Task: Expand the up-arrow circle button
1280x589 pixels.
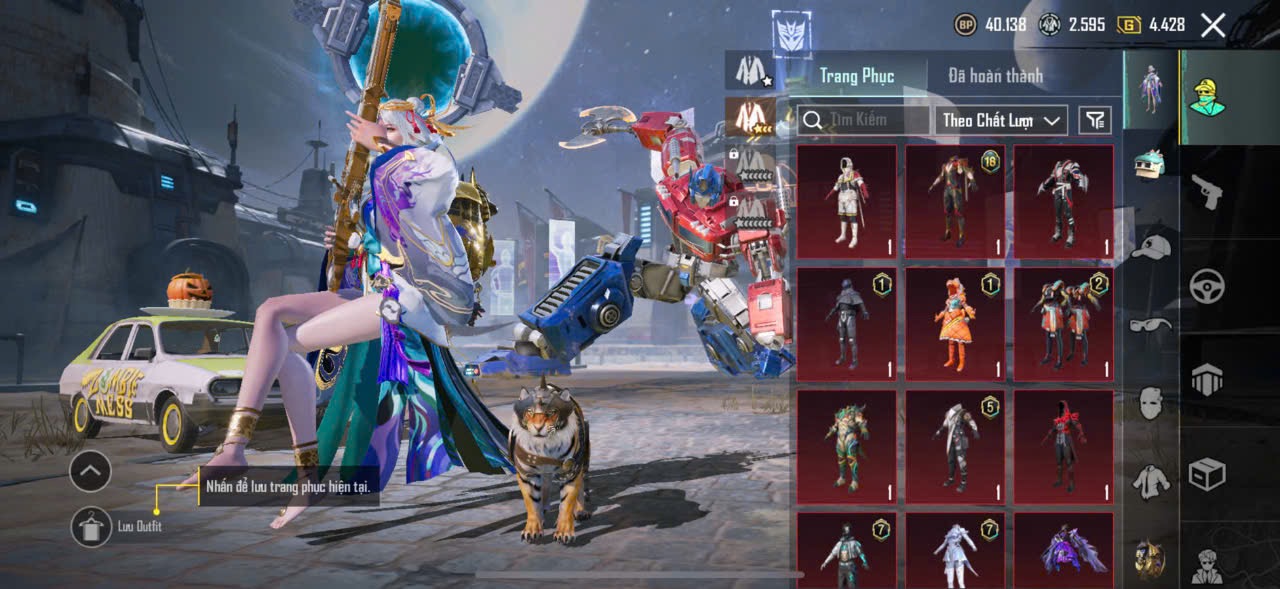Action: (x=90, y=470)
